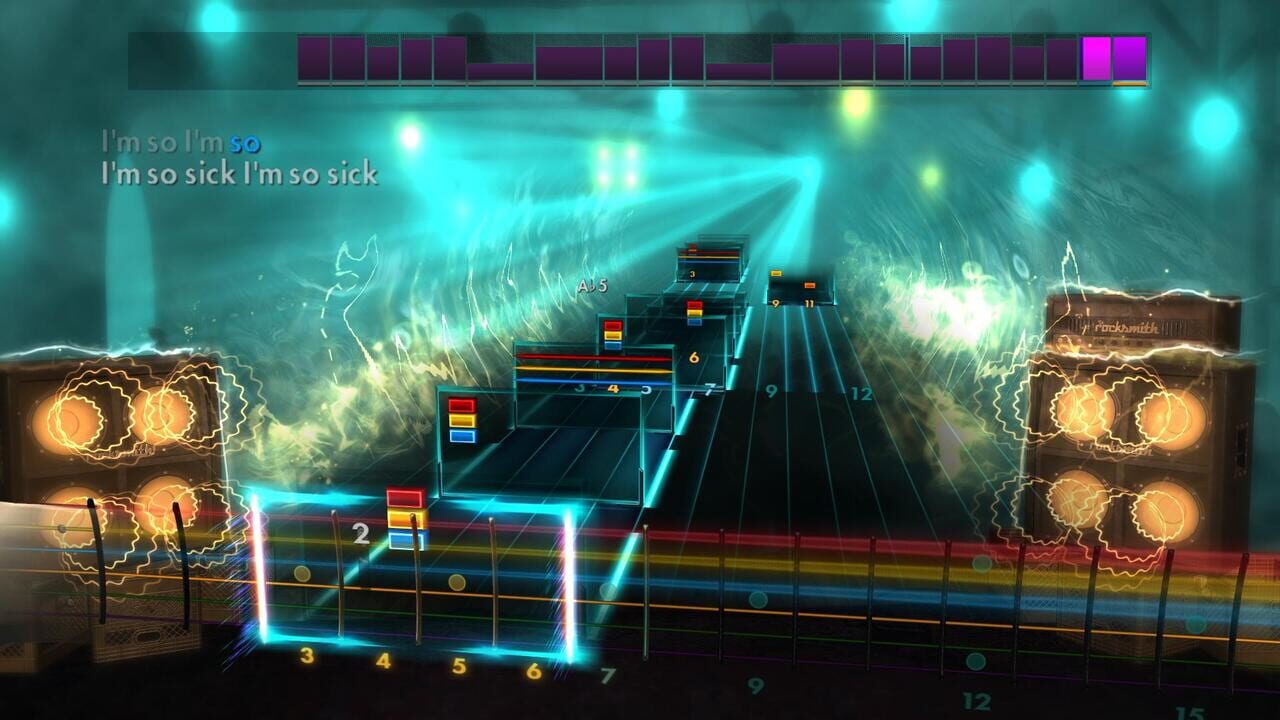Click the yellow note marker on fret 9
1280x720 pixels.
[x=776, y=272]
